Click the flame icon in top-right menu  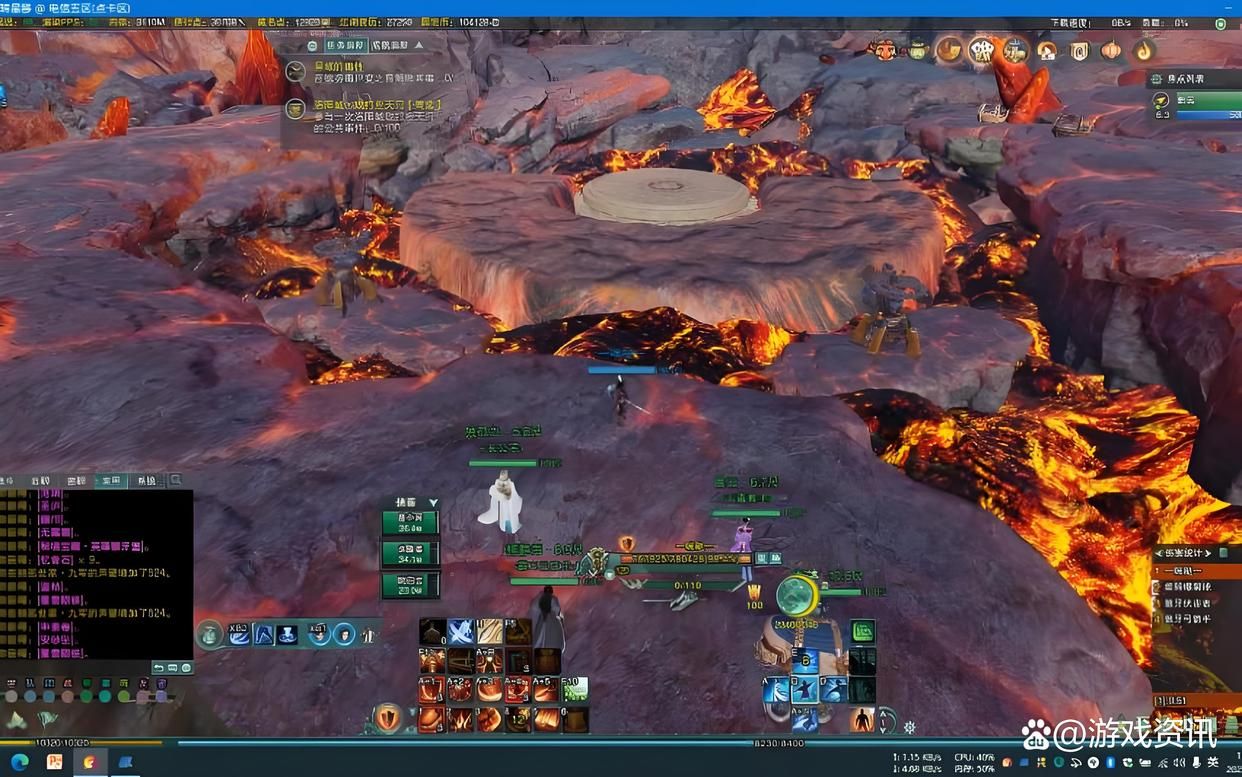1144,50
